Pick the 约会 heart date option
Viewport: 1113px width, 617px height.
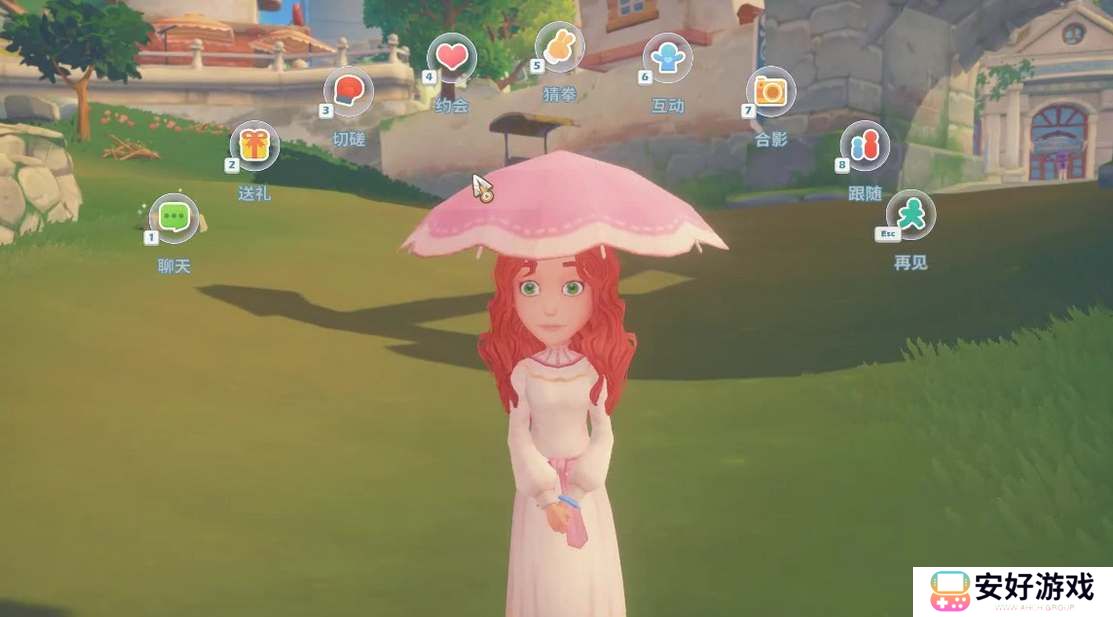pos(452,57)
